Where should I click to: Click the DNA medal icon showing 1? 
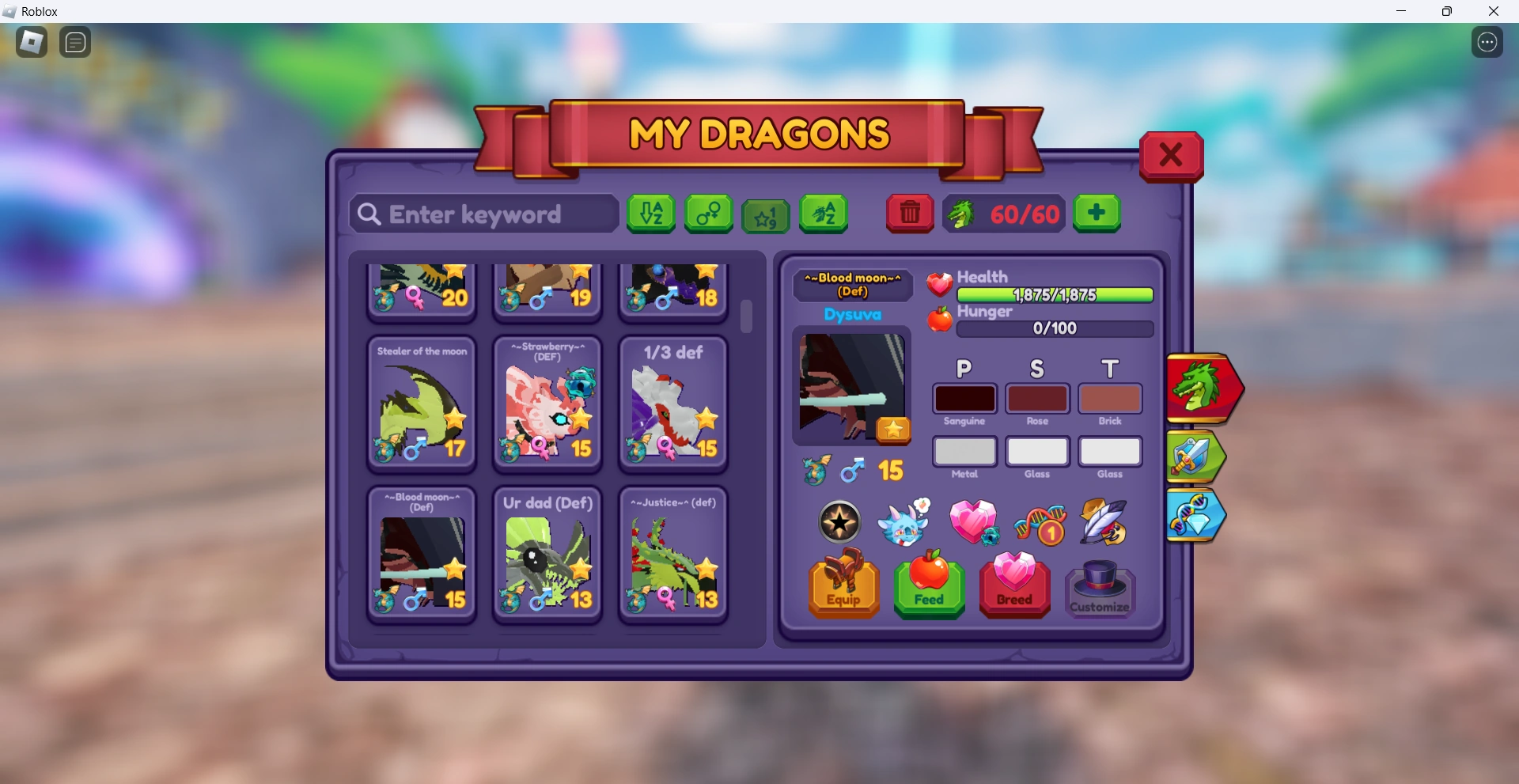click(x=1040, y=522)
